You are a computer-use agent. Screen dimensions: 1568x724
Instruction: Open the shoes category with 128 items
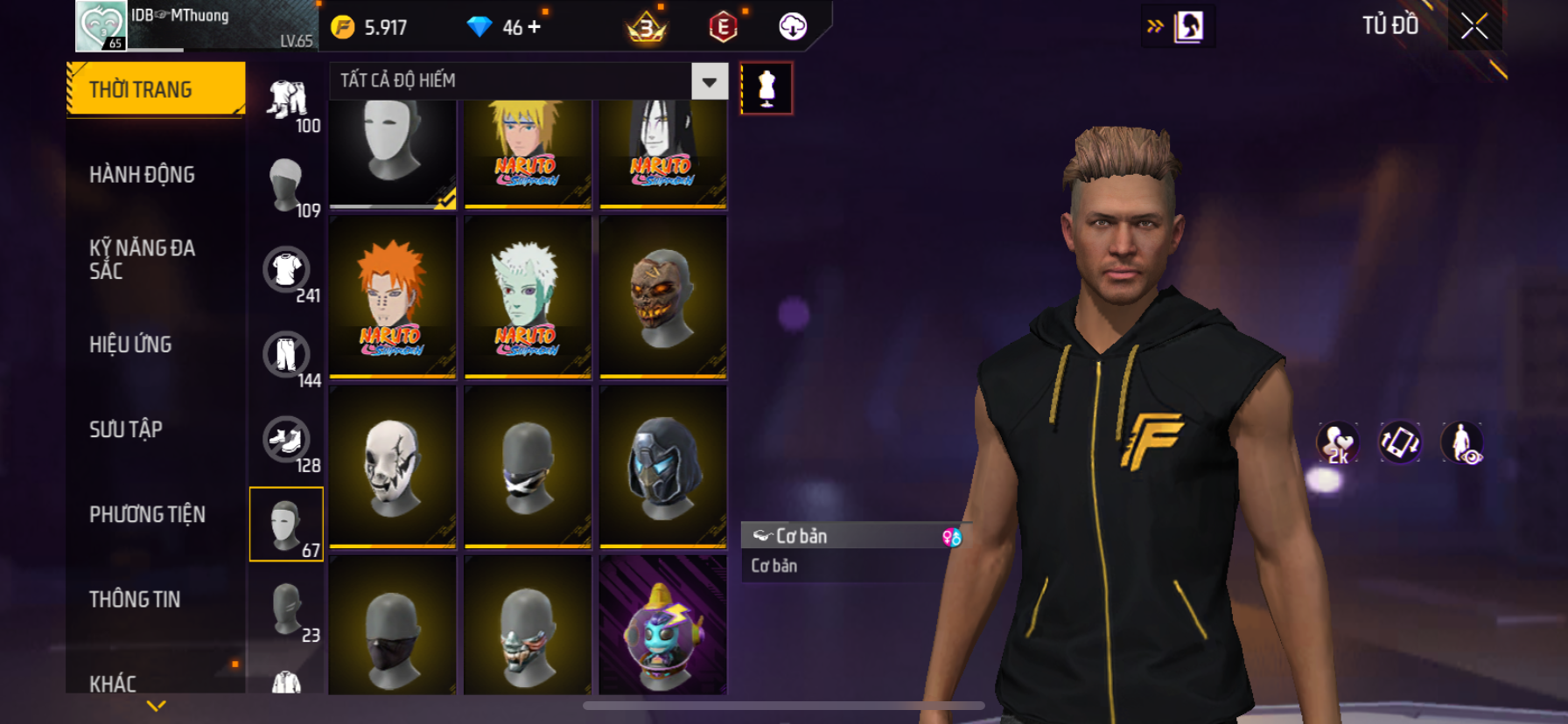point(287,440)
